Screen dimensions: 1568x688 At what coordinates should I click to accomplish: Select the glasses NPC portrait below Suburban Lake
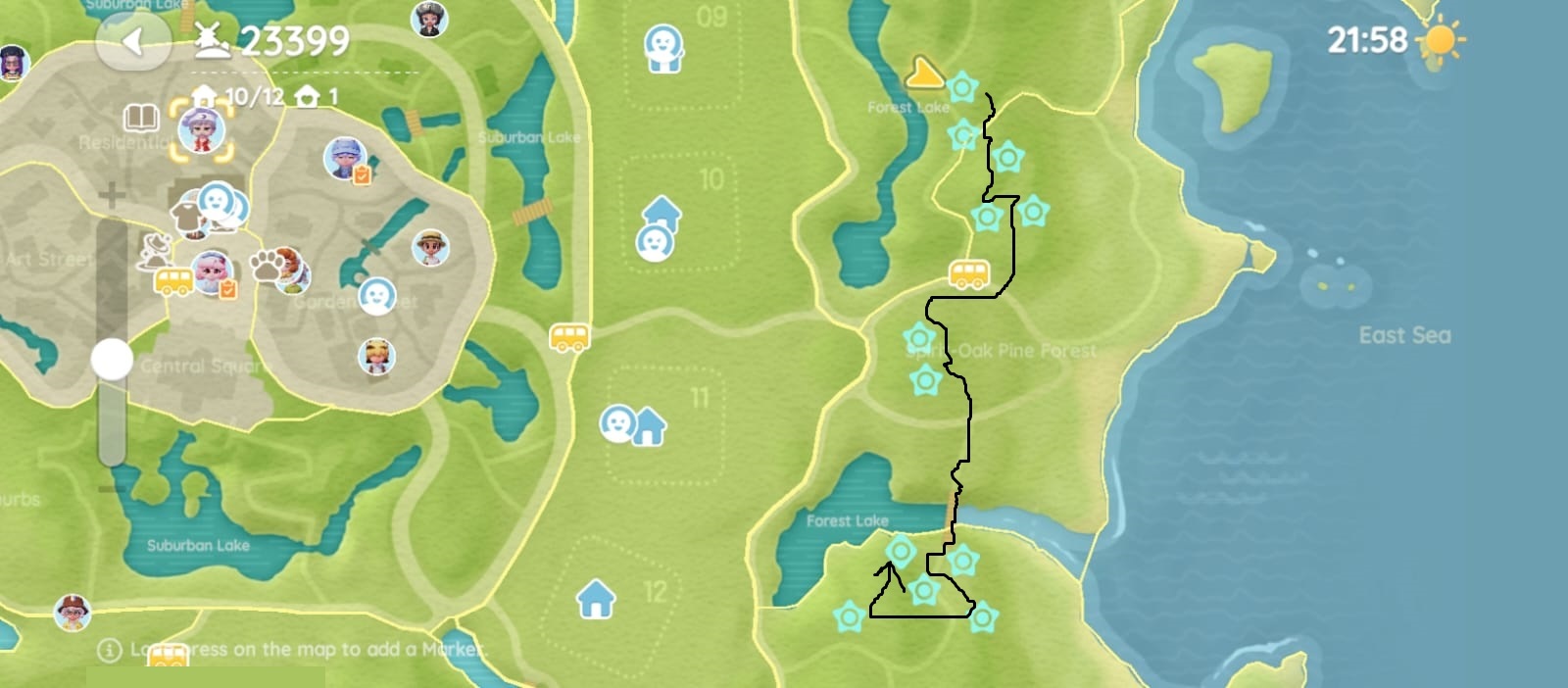point(73,613)
